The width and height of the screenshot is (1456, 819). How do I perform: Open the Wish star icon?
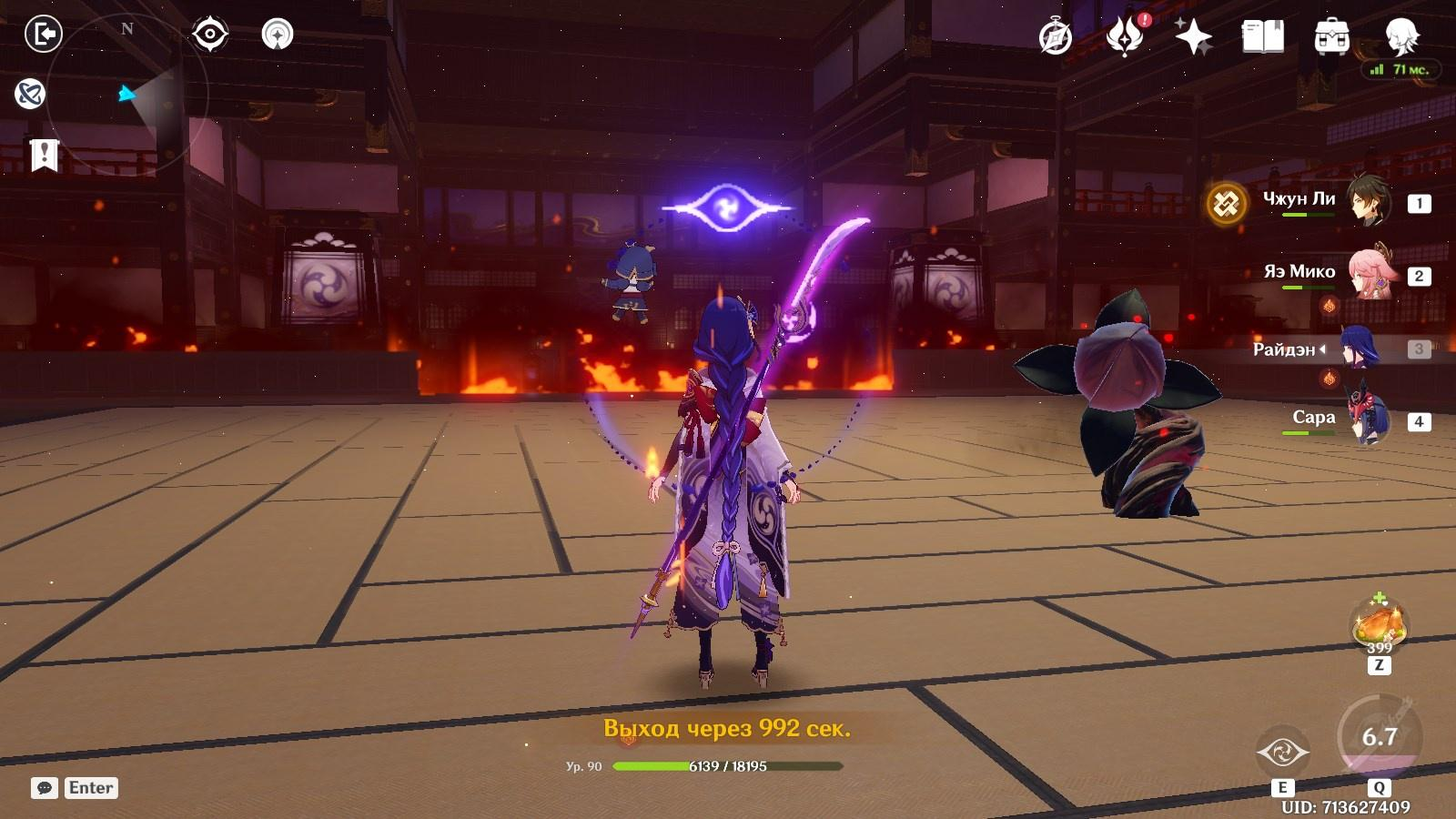tap(1193, 37)
